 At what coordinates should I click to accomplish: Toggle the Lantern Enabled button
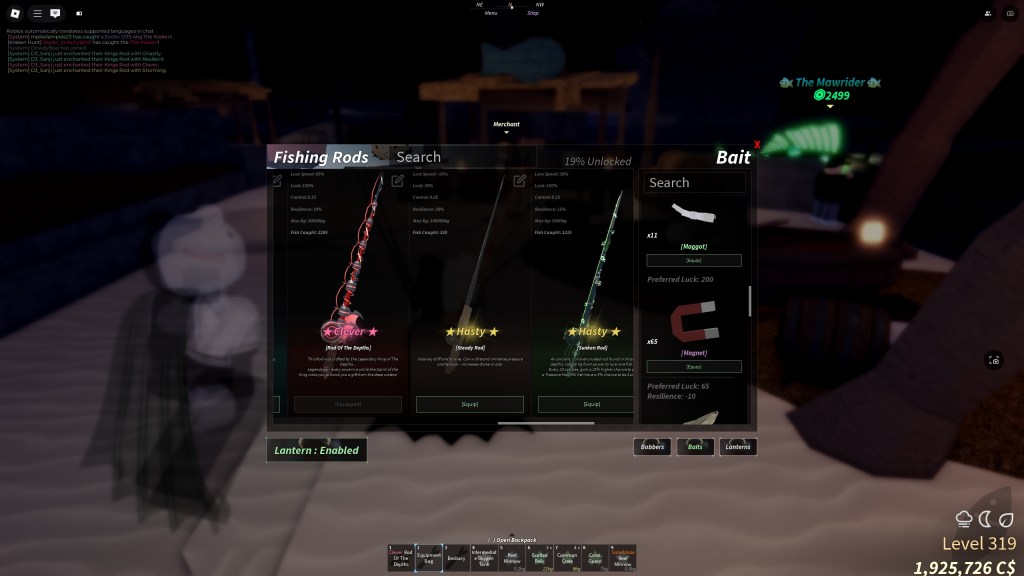tap(316, 450)
